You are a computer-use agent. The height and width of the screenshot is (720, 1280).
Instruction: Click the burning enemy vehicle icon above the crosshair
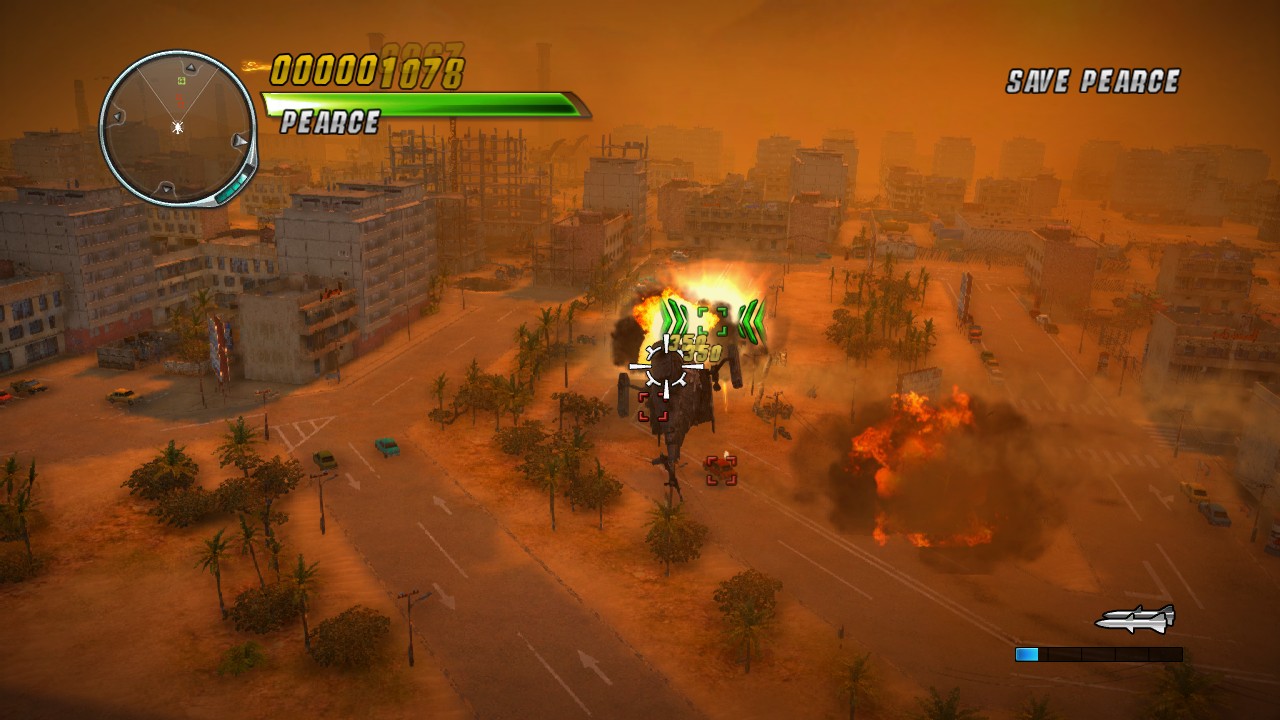pyautogui.click(x=712, y=320)
